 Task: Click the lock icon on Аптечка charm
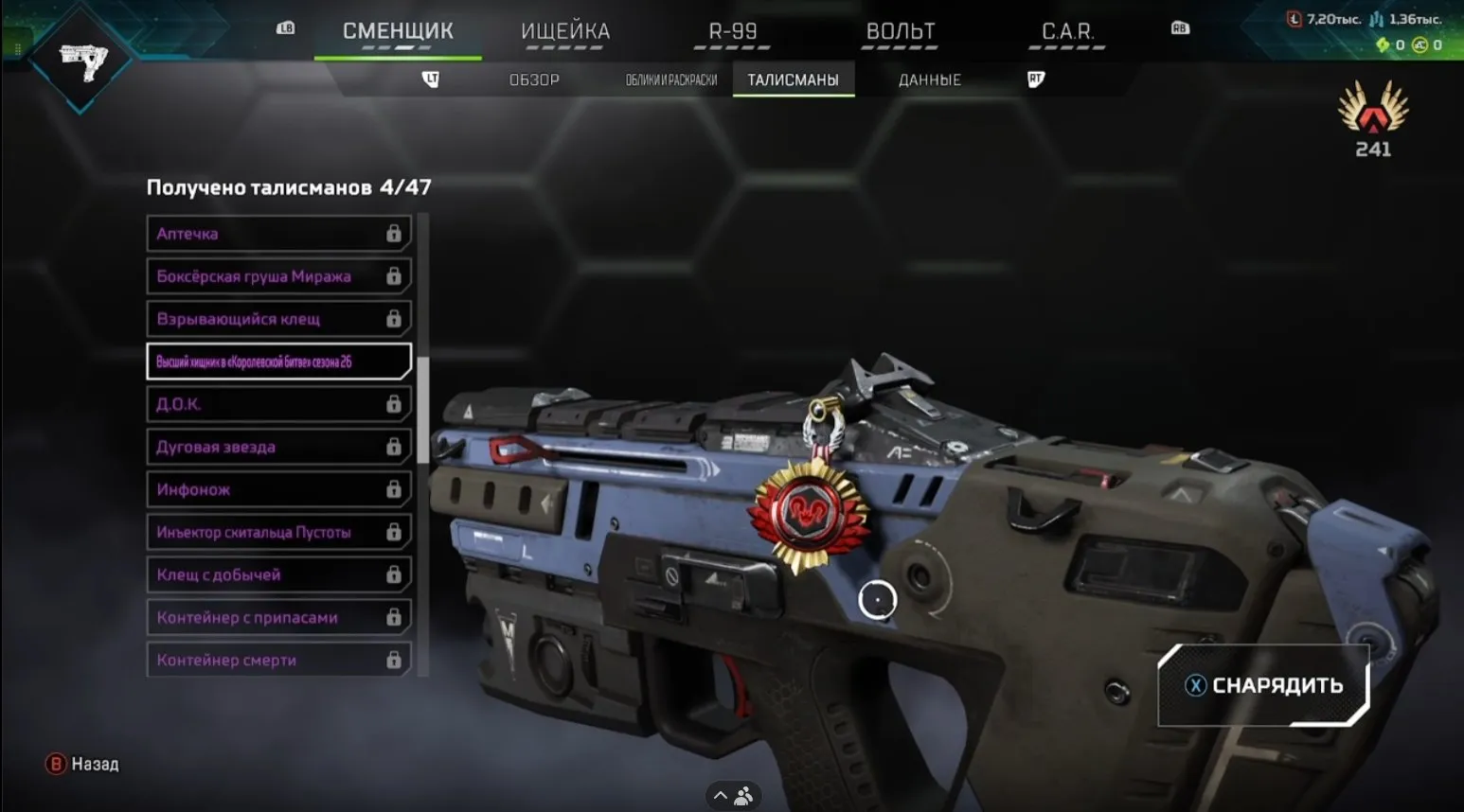(x=394, y=233)
